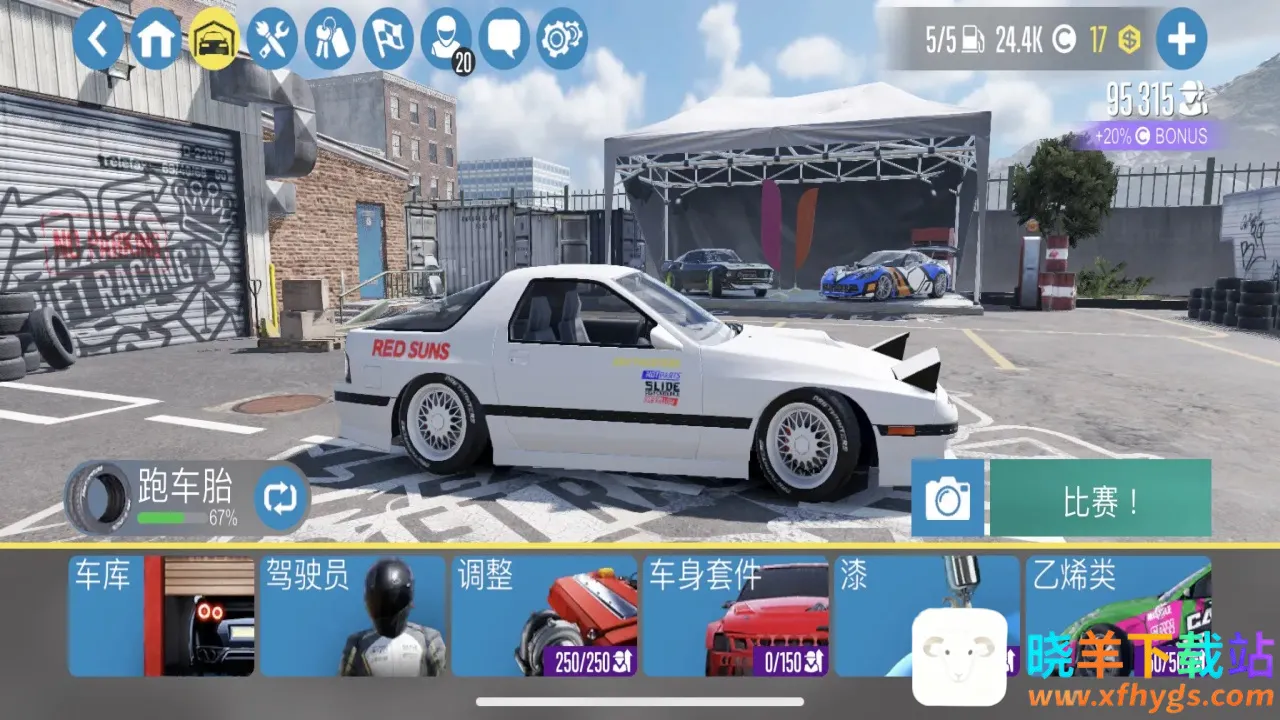Viewport: 1280px width, 720px height.
Task: Go back using the arrow button
Action: tap(98, 40)
